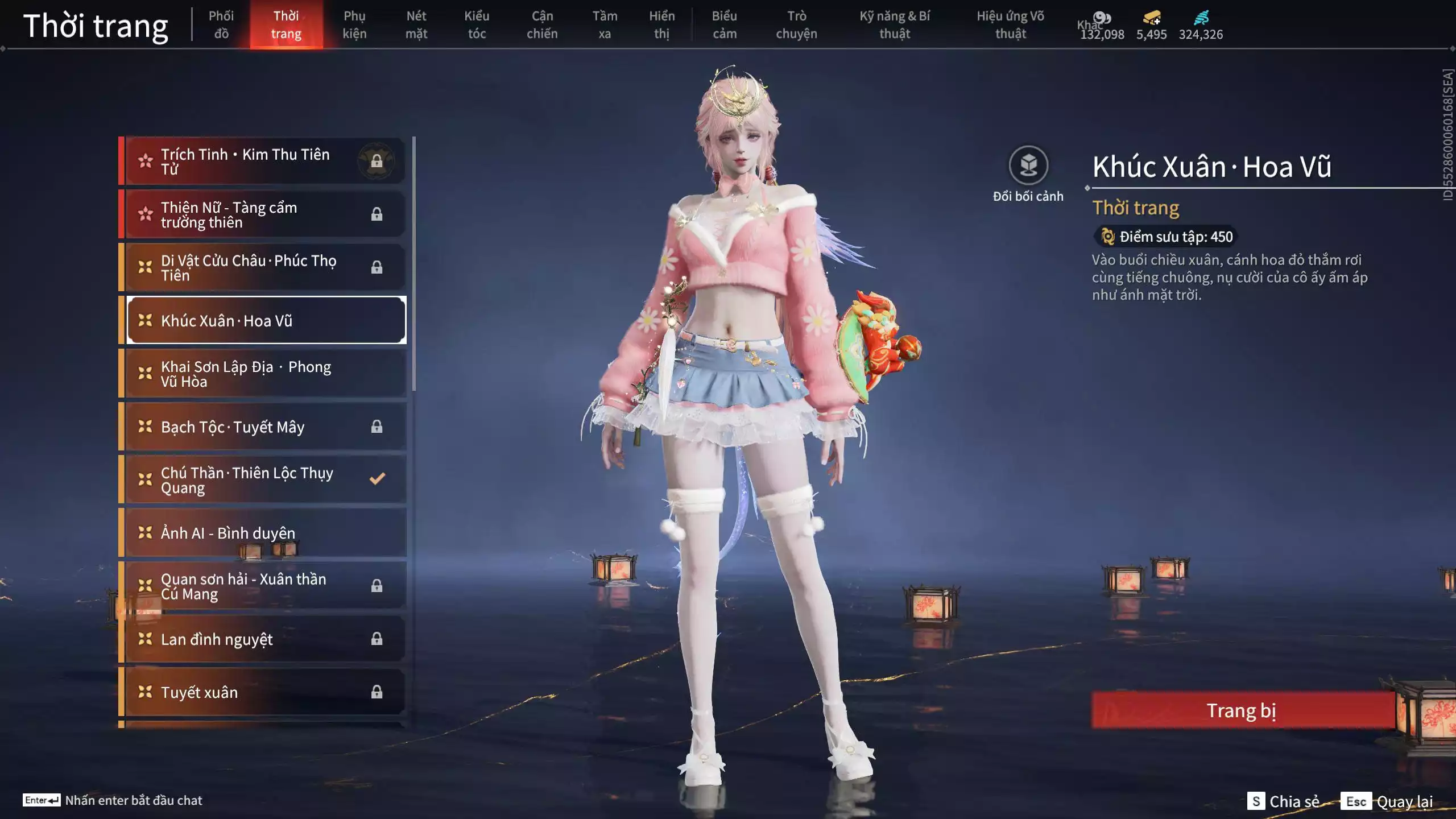
Task: Show the Biểu cảm tab
Action: pos(725,24)
